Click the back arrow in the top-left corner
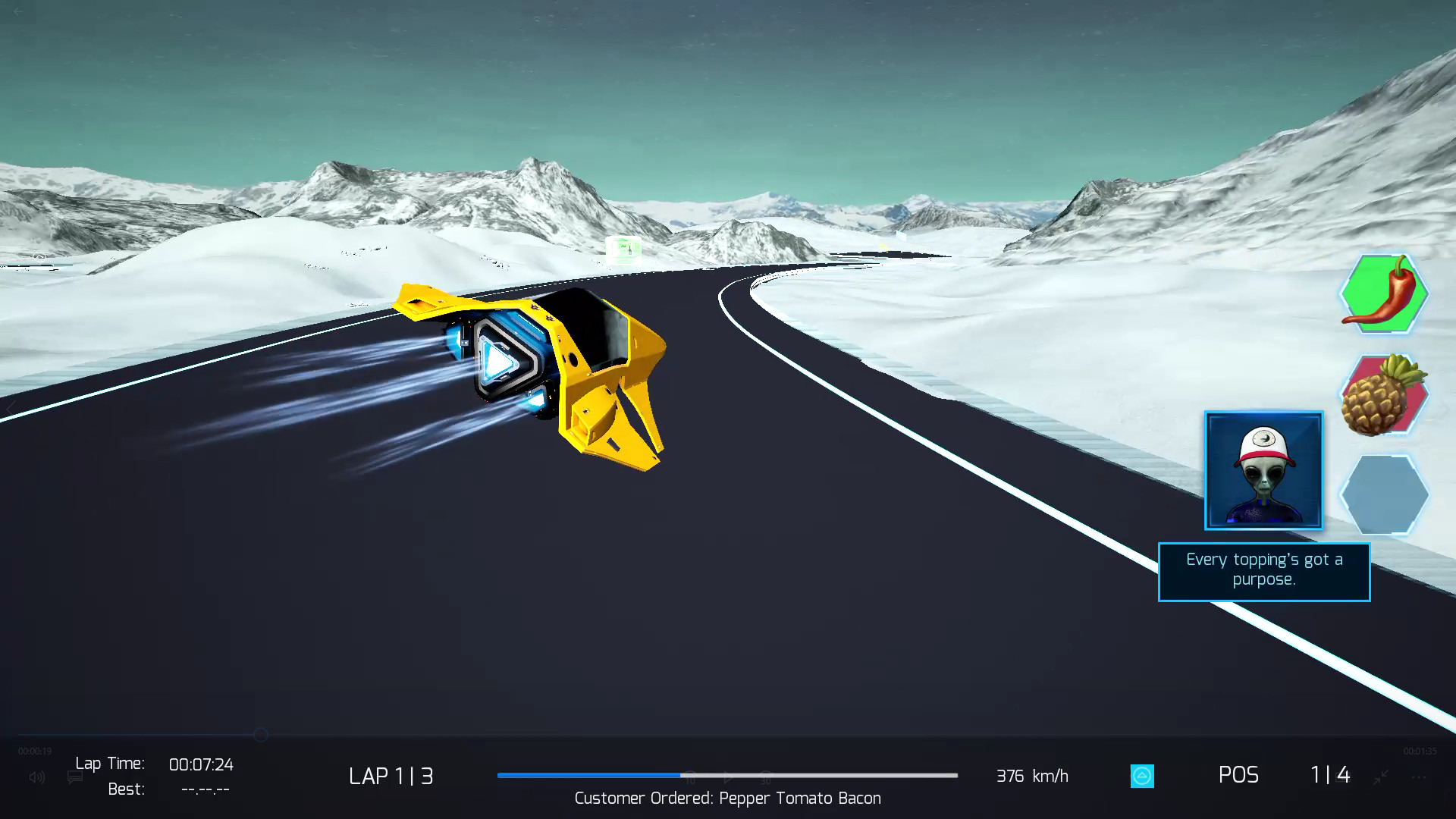The height and width of the screenshot is (819, 1456). point(19,13)
